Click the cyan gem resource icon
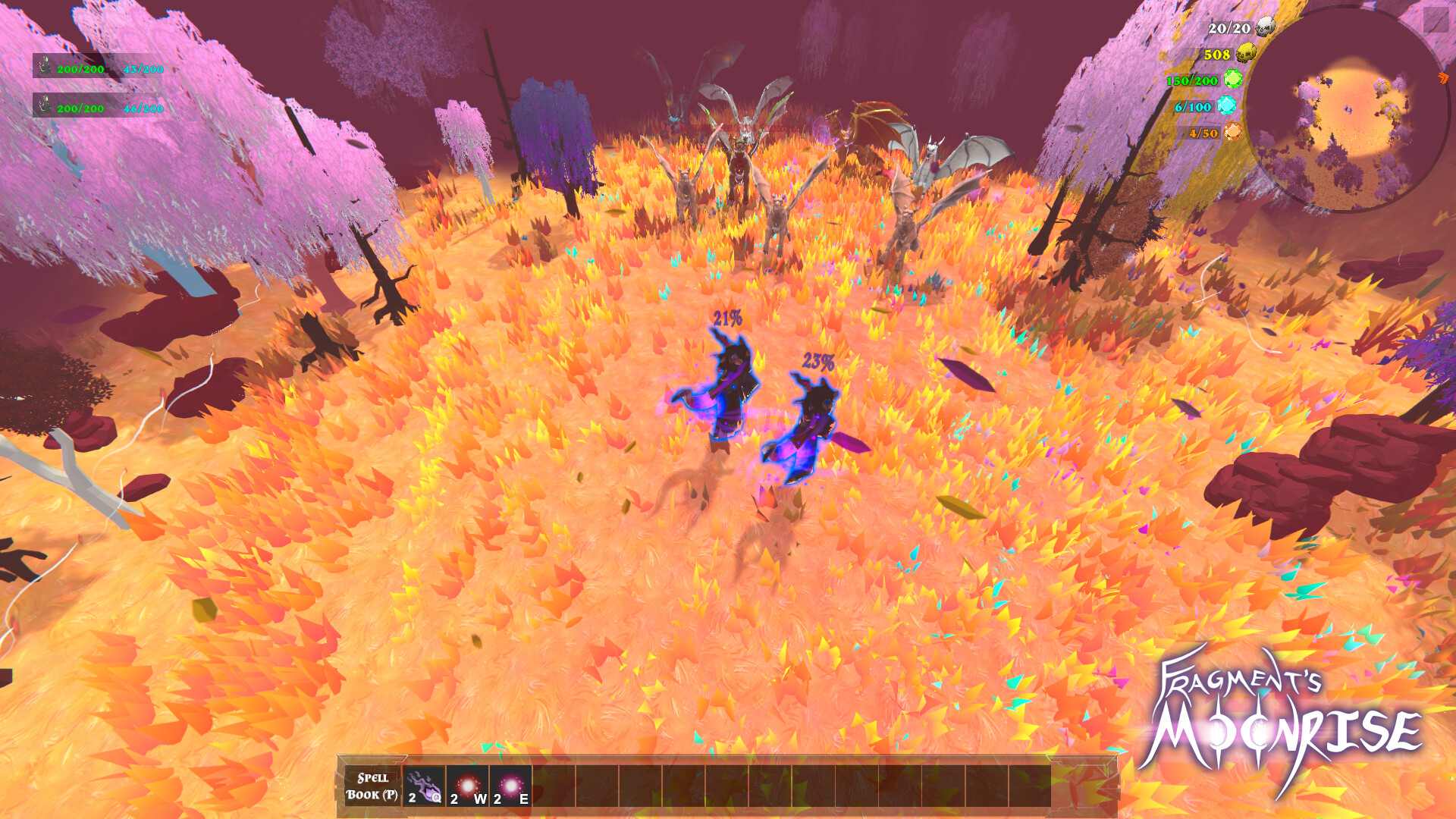Image resolution: width=1456 pixels, height=819 pixels. [x=1227, y=107]
